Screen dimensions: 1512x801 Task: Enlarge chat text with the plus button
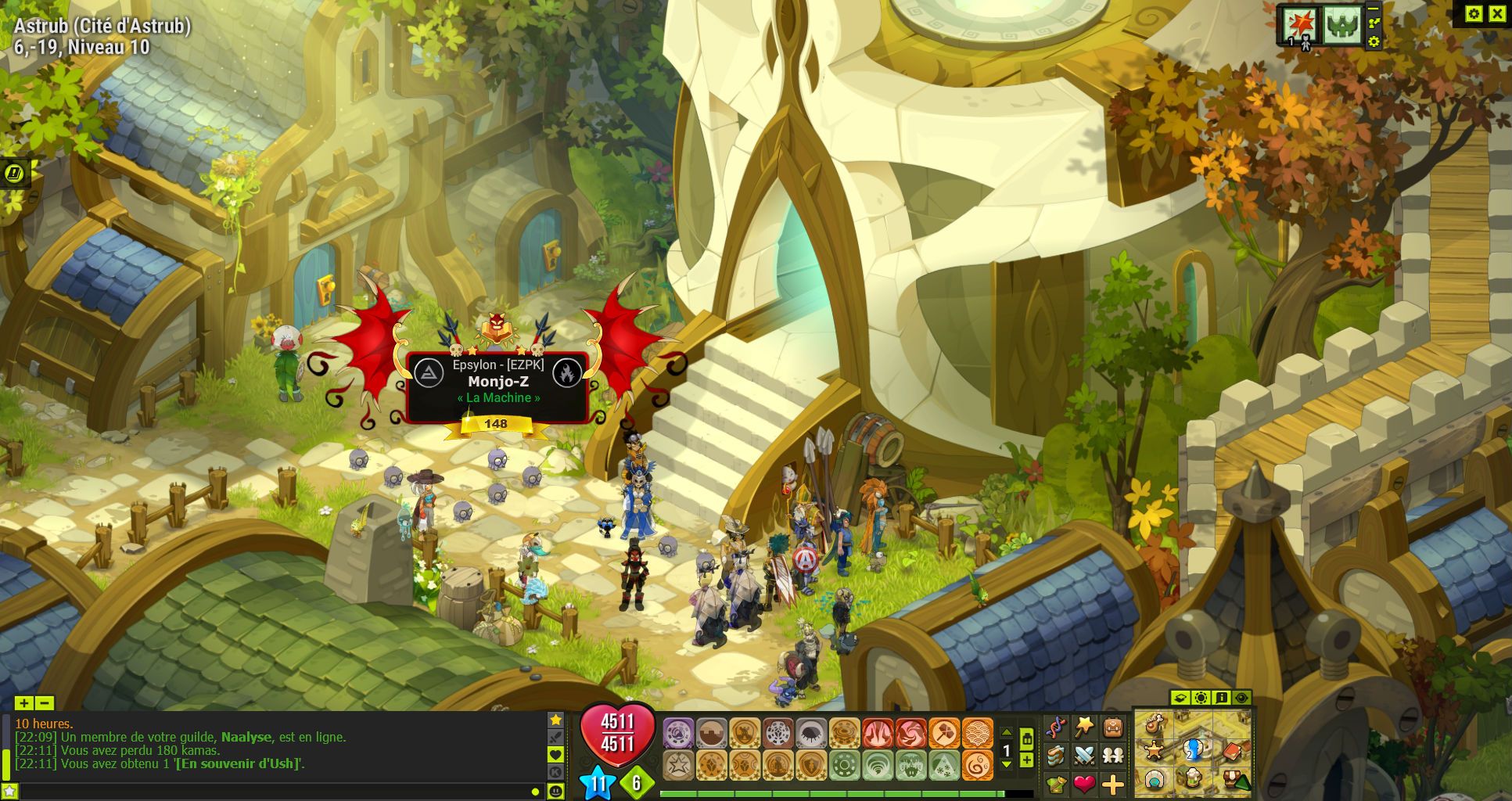(x=23, y=702)
